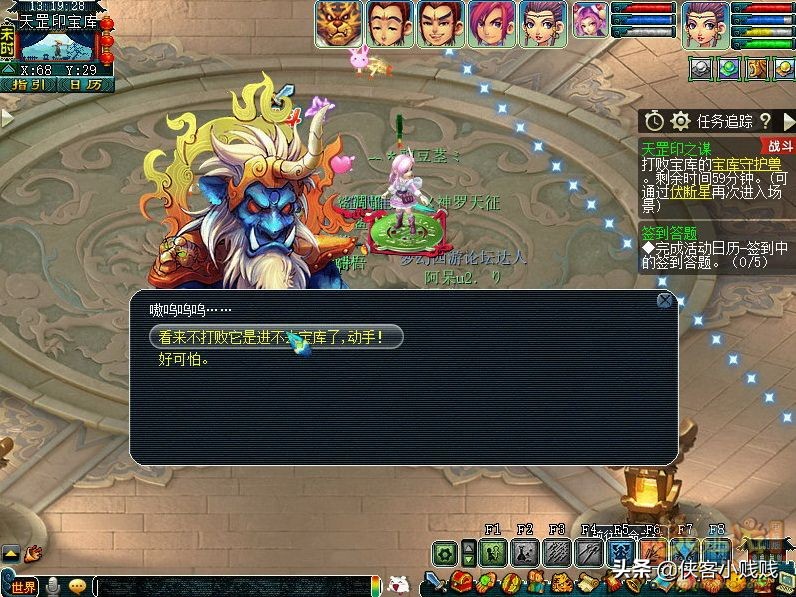Select the player character portrait at top right
Image resolution: width=796 pixels, height=597 pixels.
point(706,23)
